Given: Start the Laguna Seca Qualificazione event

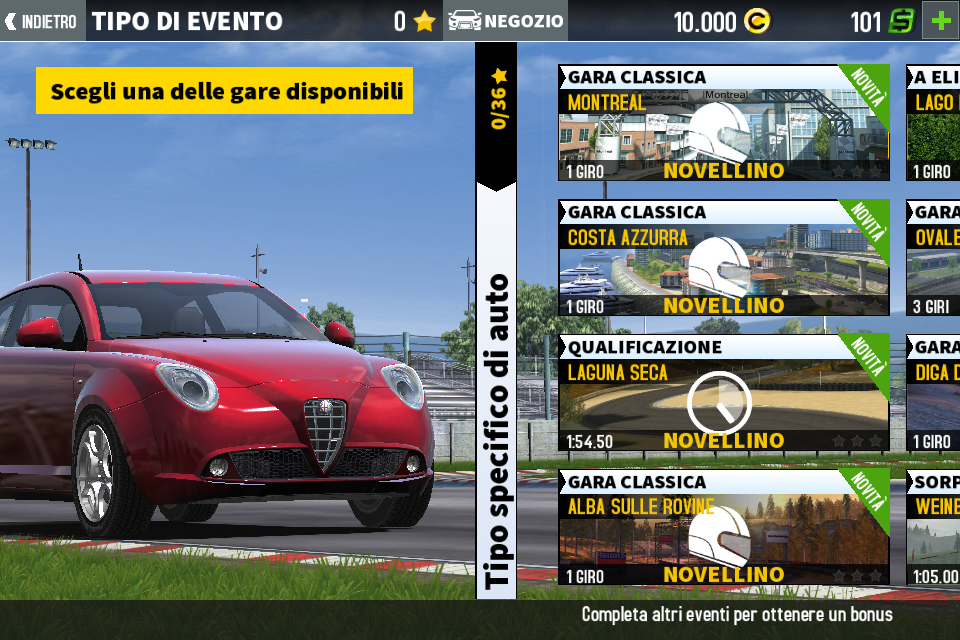Looking at the screenshot, I should click(723, 393).
